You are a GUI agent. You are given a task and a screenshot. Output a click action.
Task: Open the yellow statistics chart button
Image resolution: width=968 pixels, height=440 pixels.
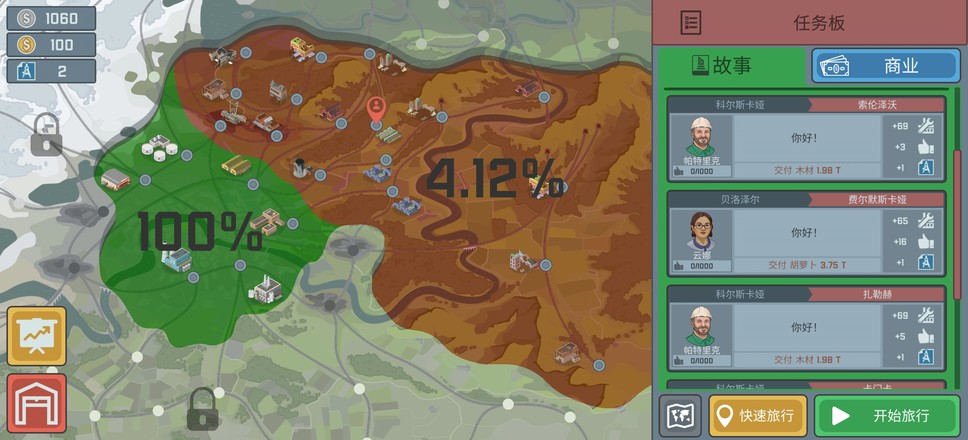click(x=36, y=336)
